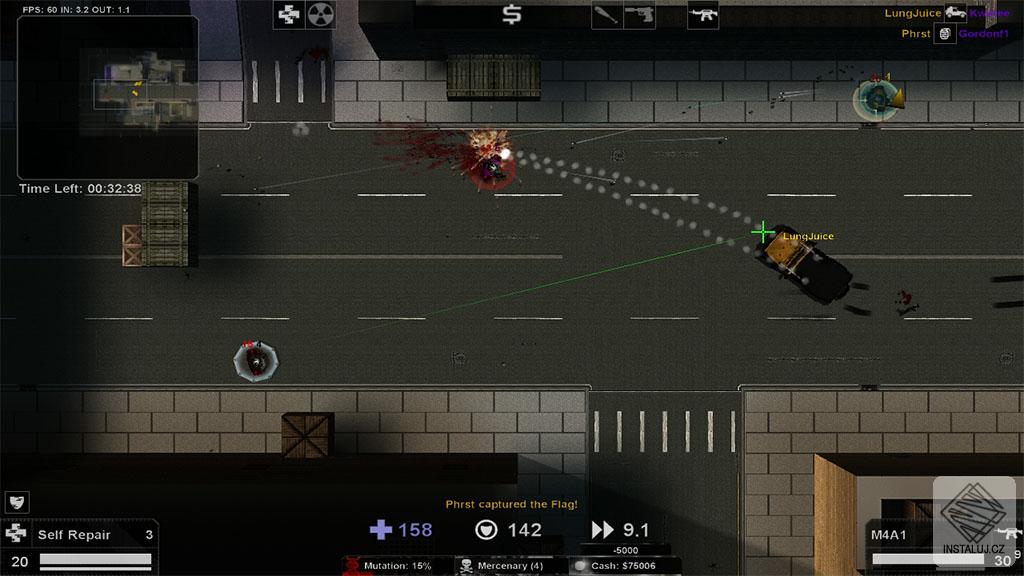Click the mask icon above Self Repair
Image resolution: width=1024 pixels, height=576 pixels.
coord(17,502)
